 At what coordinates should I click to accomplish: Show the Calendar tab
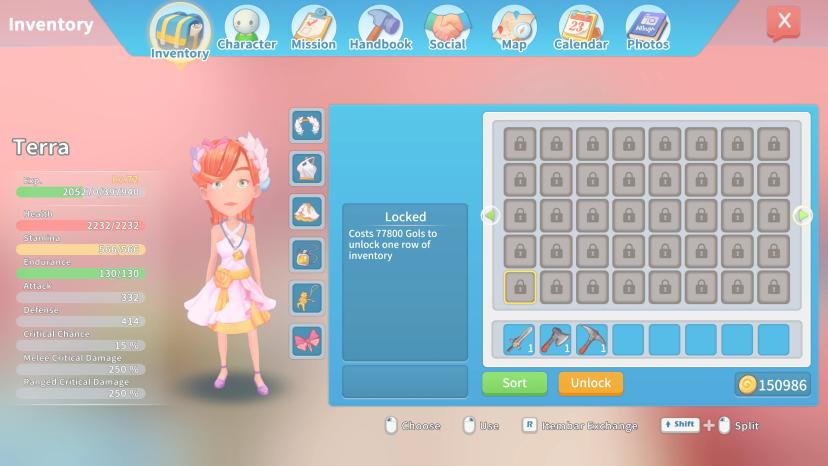(x=580, y=27)
